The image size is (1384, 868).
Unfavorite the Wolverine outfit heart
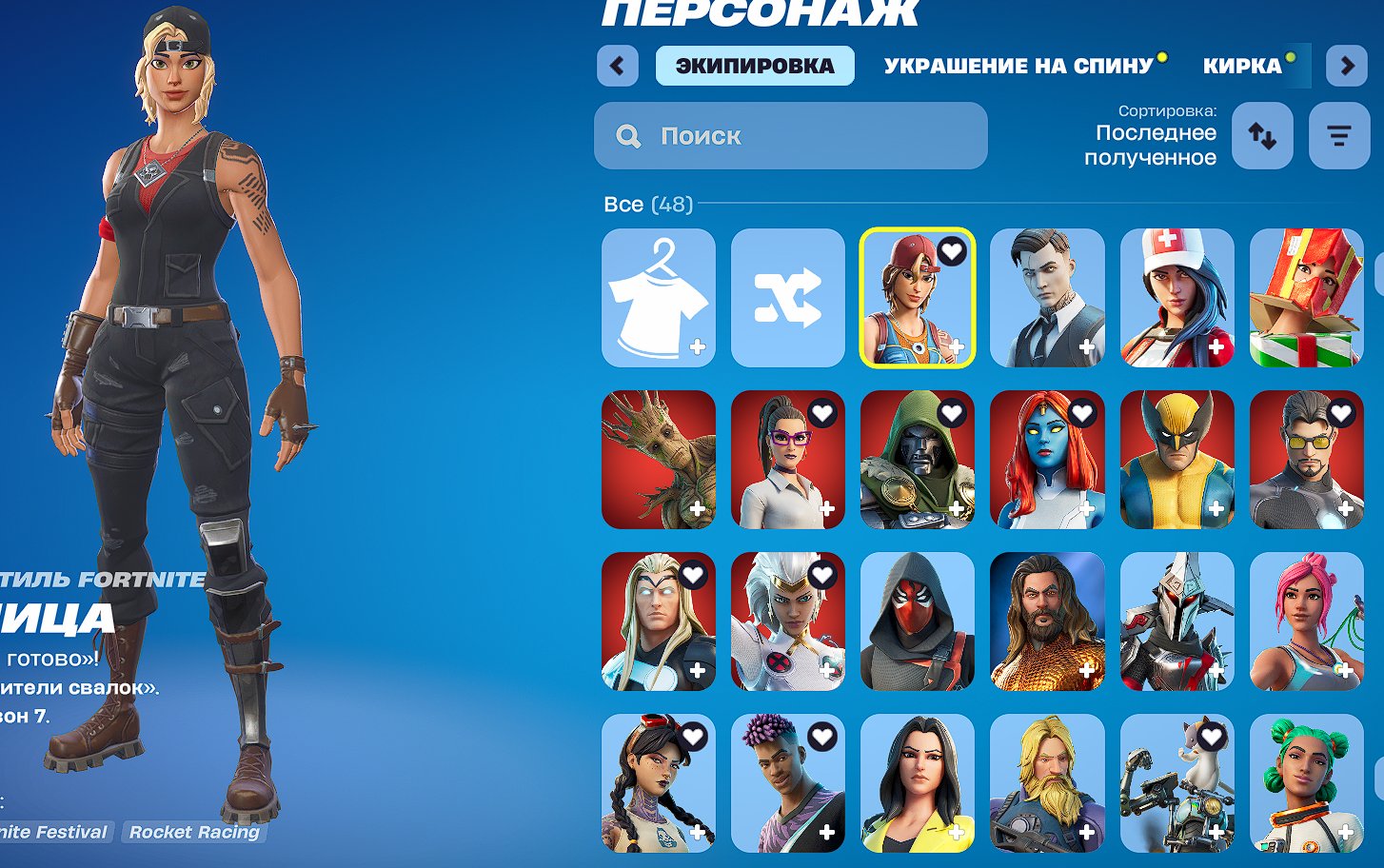point(1212,415)
